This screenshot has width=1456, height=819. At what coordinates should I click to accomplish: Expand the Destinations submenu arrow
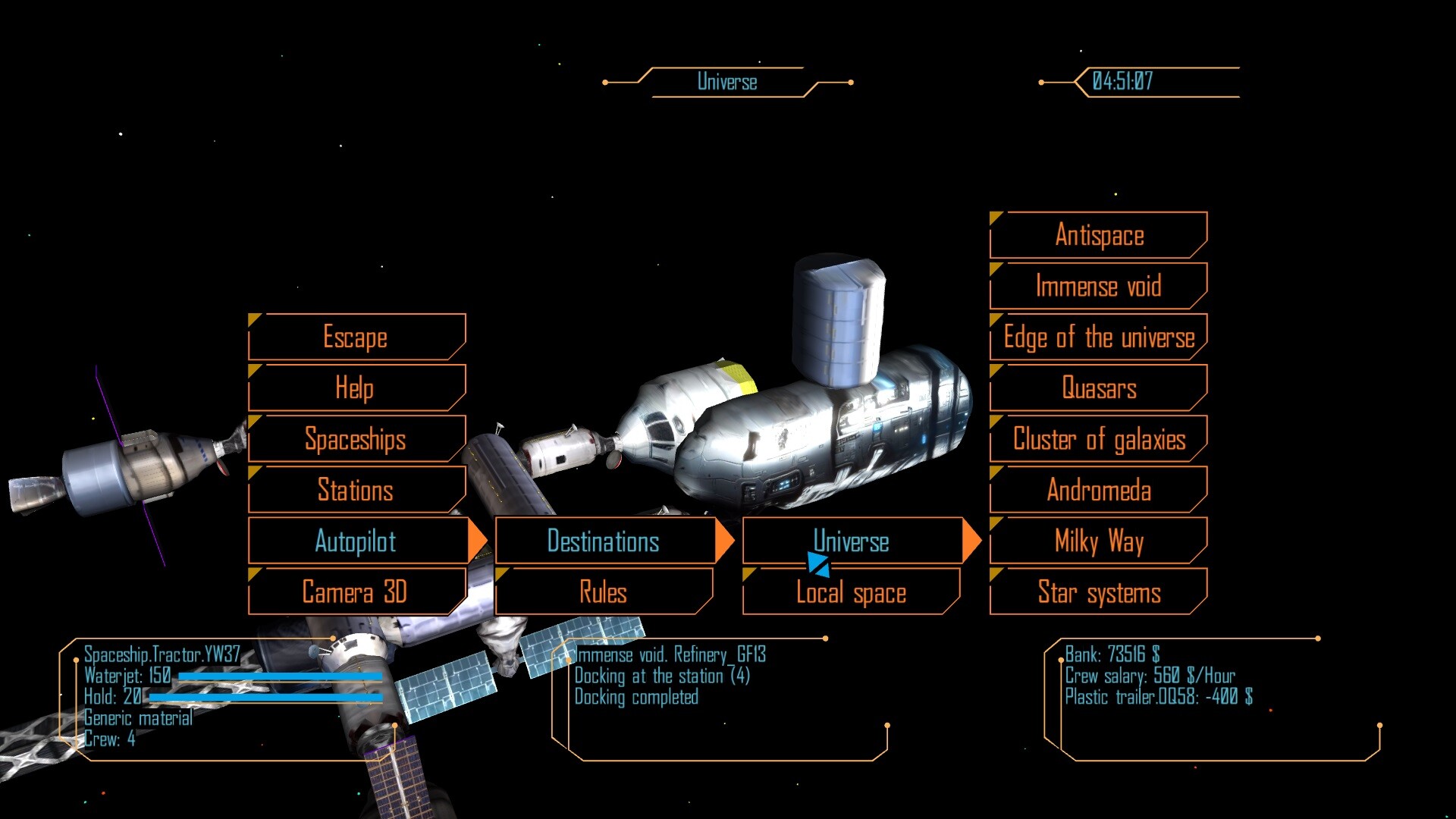(726, 541)
